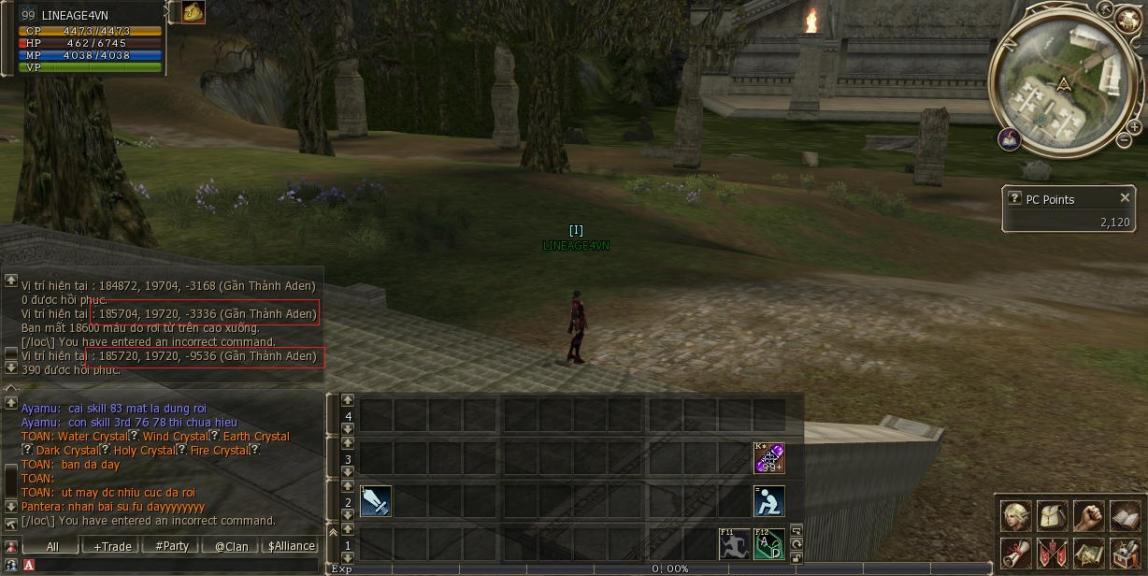
Task: Open the inventory bag menu icon
Action: click(x=1052, y=516)
